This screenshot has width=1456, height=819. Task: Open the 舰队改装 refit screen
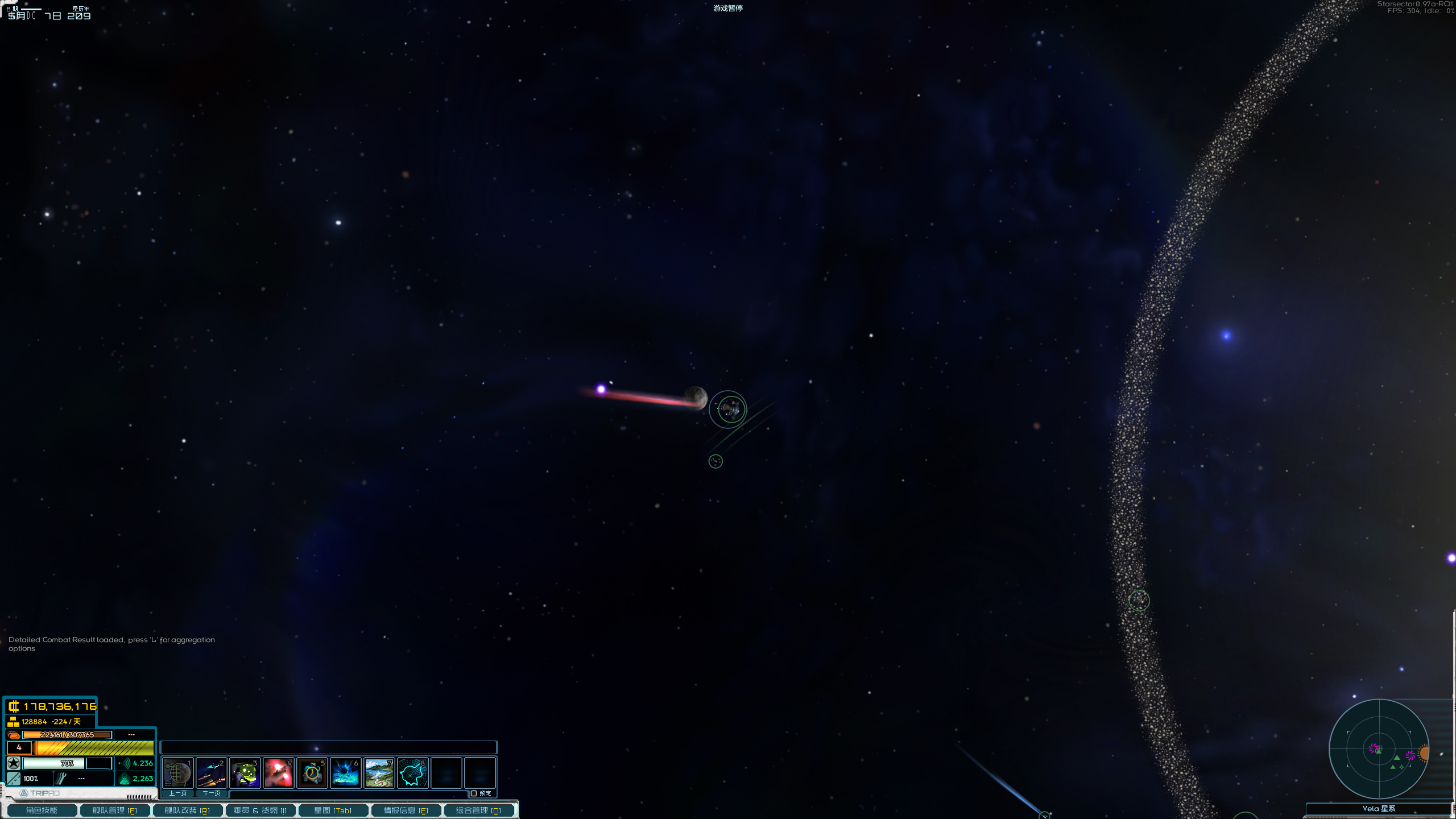coord(187,810)
